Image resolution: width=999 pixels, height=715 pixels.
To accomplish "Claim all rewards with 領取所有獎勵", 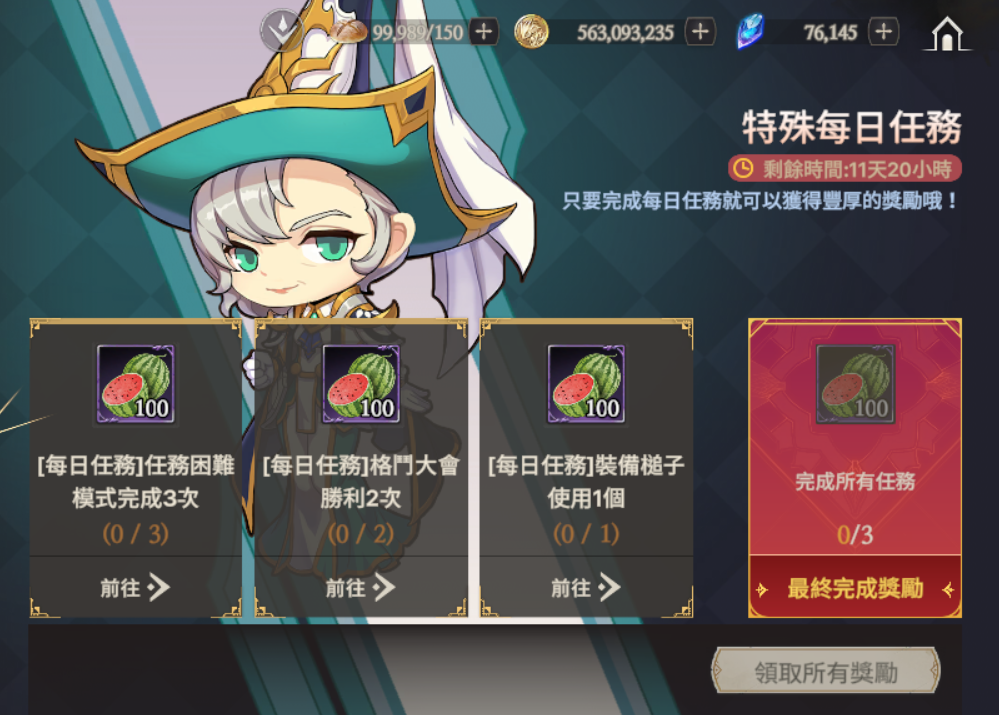I will pyautogui.click(x=826, y=673).
